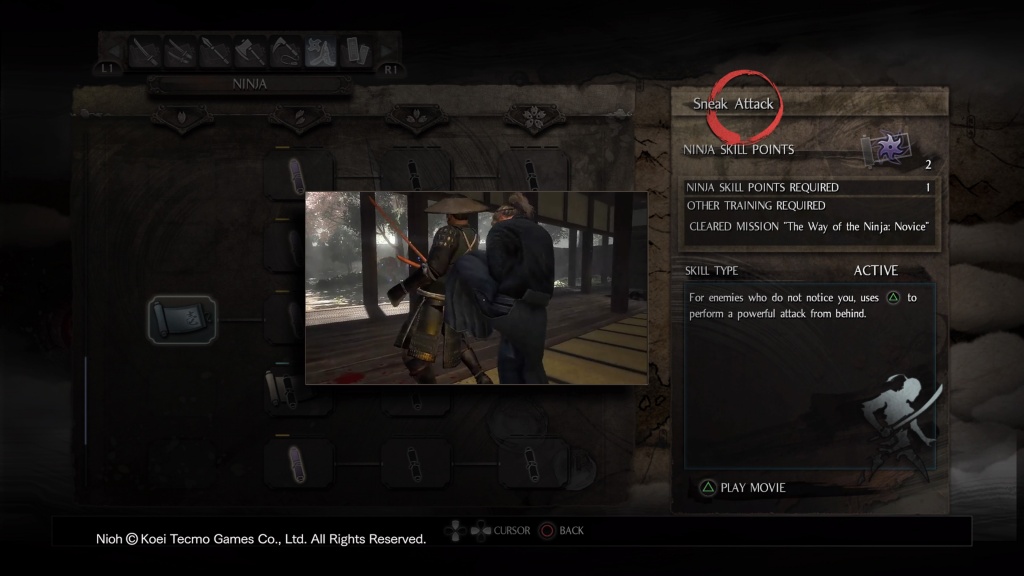Select the spear skill tab
The image size is (1024, 576).
tap(214, 52)
